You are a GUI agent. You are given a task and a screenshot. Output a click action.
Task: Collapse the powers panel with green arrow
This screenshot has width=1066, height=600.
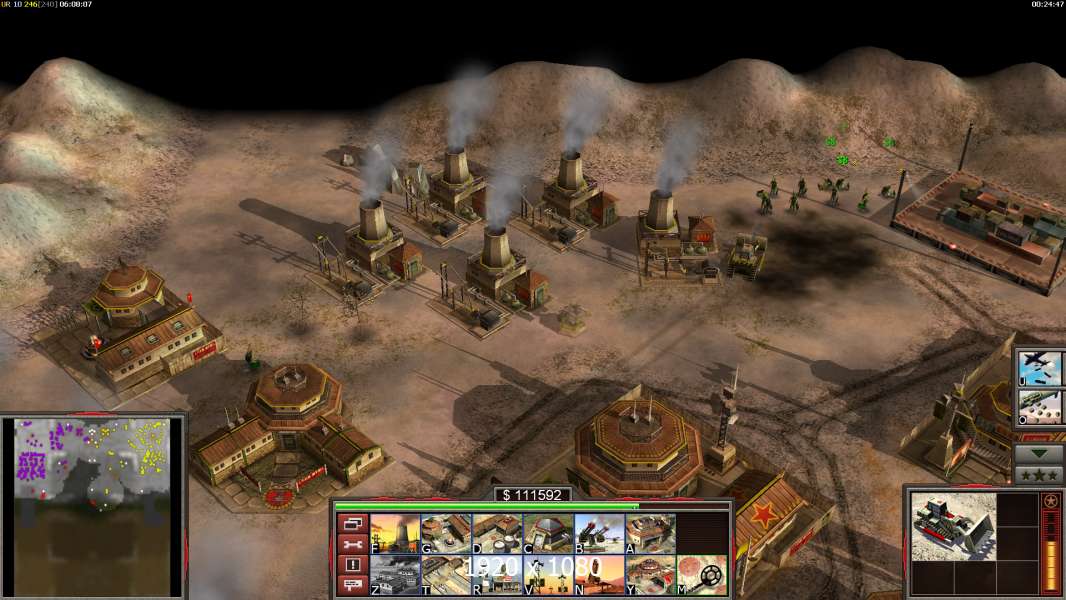(x=1039, y=453)
